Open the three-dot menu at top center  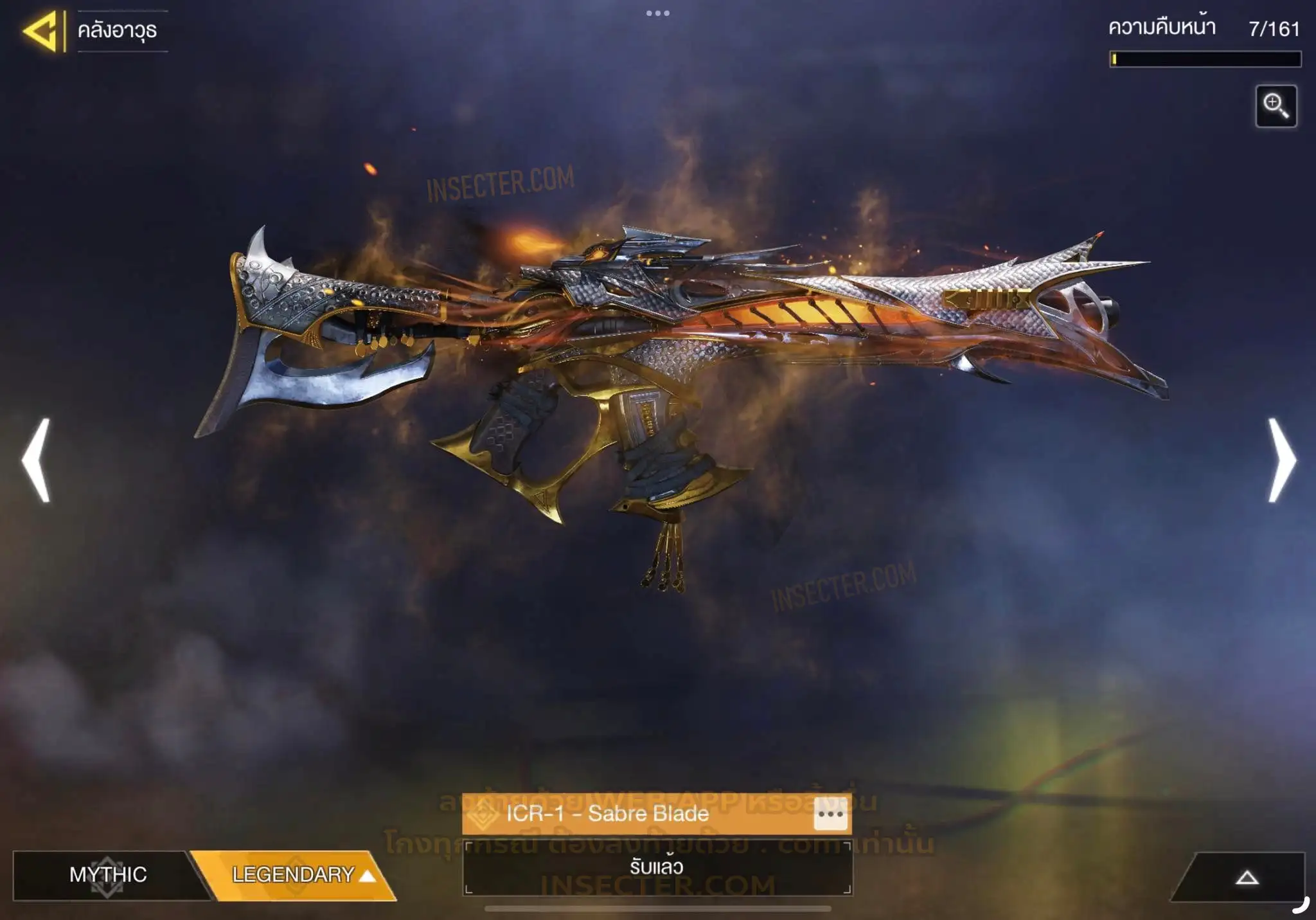tap(657, 14)
